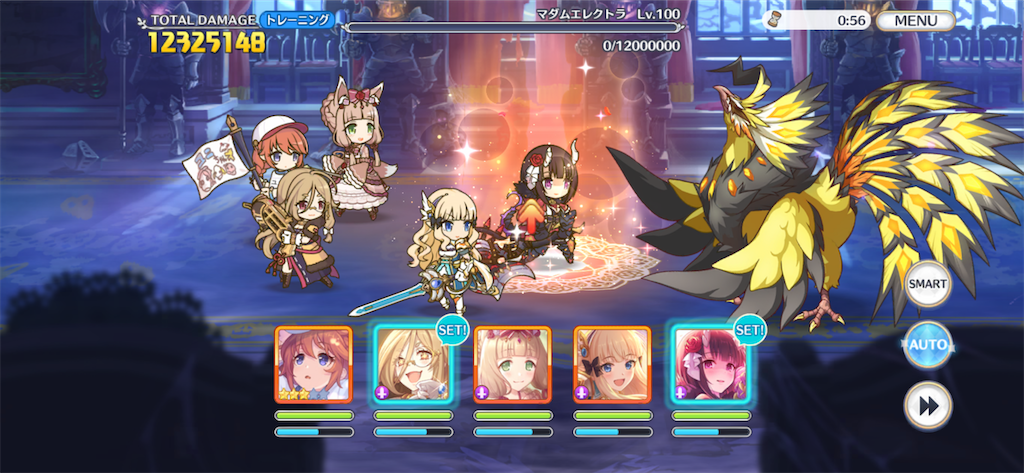The image size is (1024, 473).
Task: Tap the dark-haired horned girl's portrait
Action: pyautogui.click(x=710, y=364)
